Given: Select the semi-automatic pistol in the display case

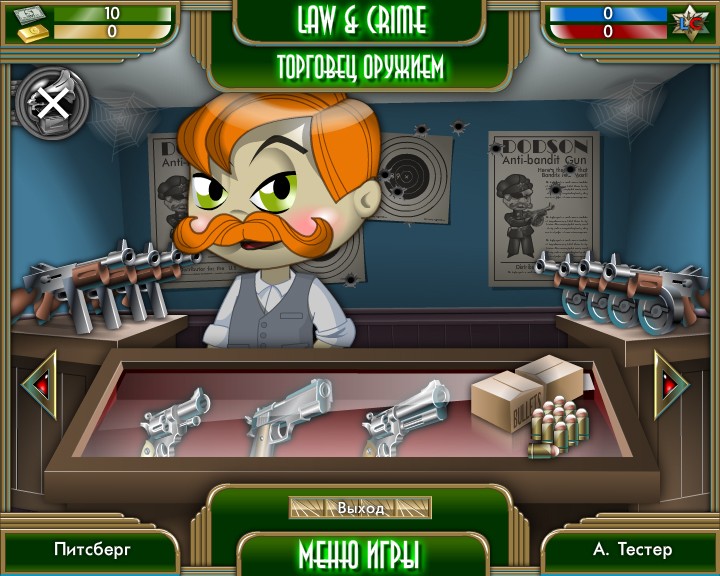Looking at the screenshot, I should [x=290, y=413].
